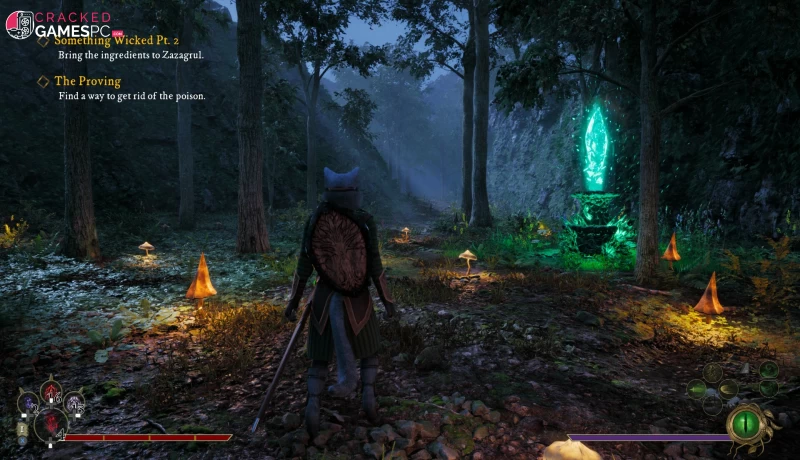Select the red item slot showing 16
This screenshot has height=460, width=800.
[x=50, y=394]
